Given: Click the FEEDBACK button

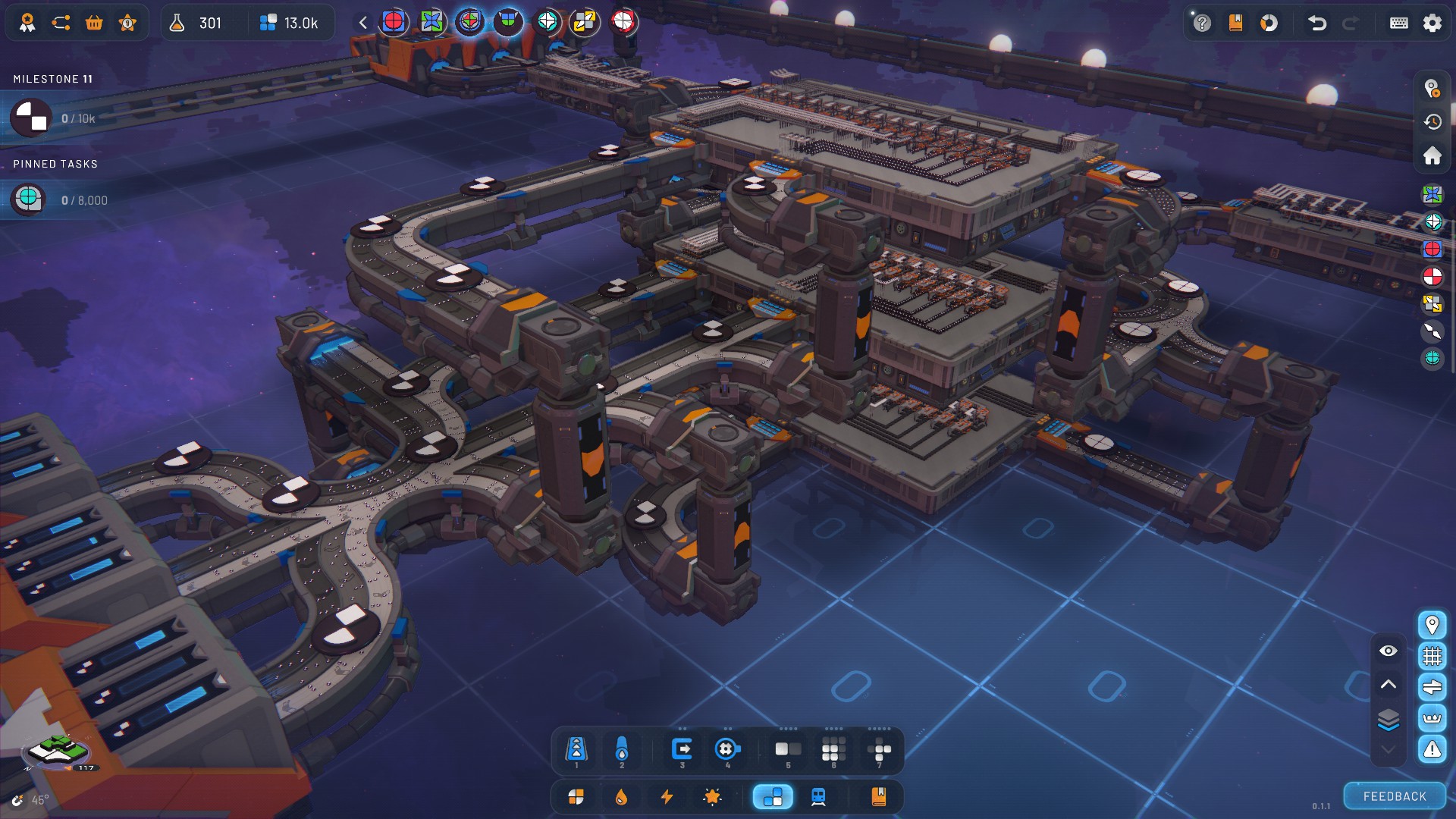Looking at the screenshot, I should 1395,796.
